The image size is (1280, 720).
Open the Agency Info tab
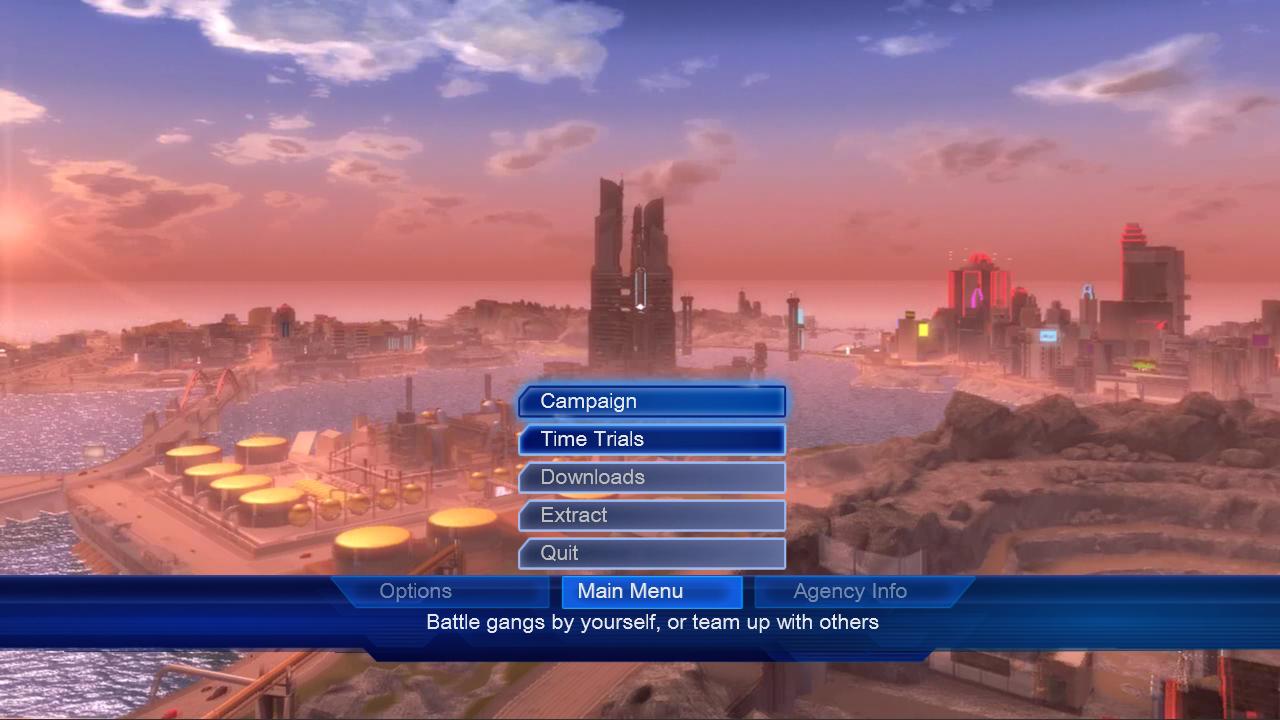pyautogui.click(x=850, y=591)
